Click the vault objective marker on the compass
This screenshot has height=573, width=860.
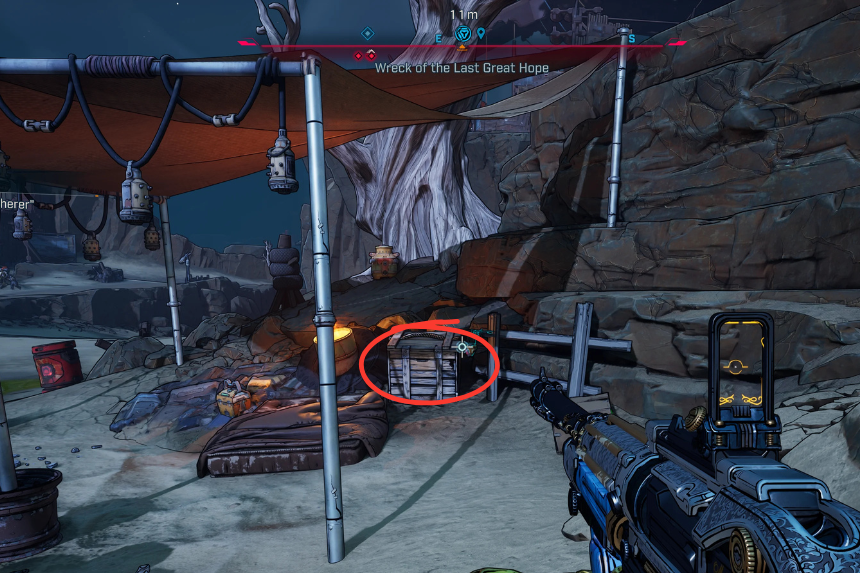tap(462, 35)
